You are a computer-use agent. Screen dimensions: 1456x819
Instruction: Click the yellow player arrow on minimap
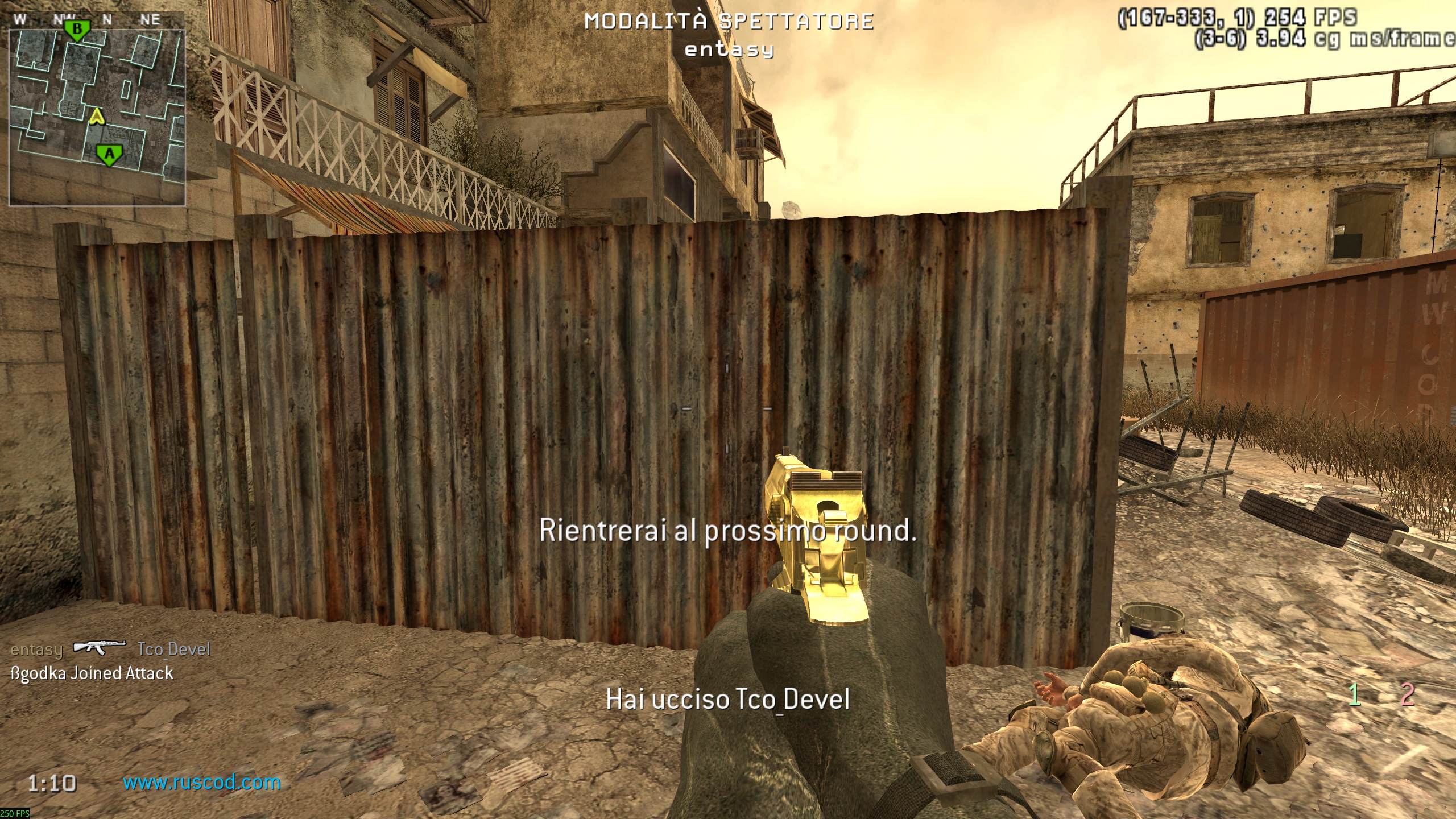tap(98, 117)
